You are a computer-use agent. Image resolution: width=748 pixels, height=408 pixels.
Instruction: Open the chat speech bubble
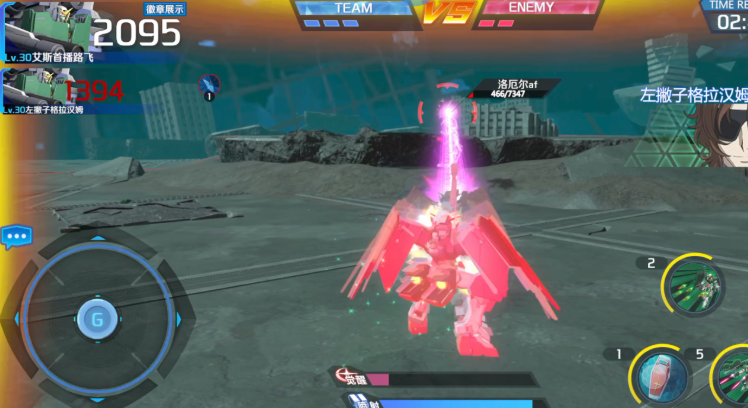coord(16,238)
